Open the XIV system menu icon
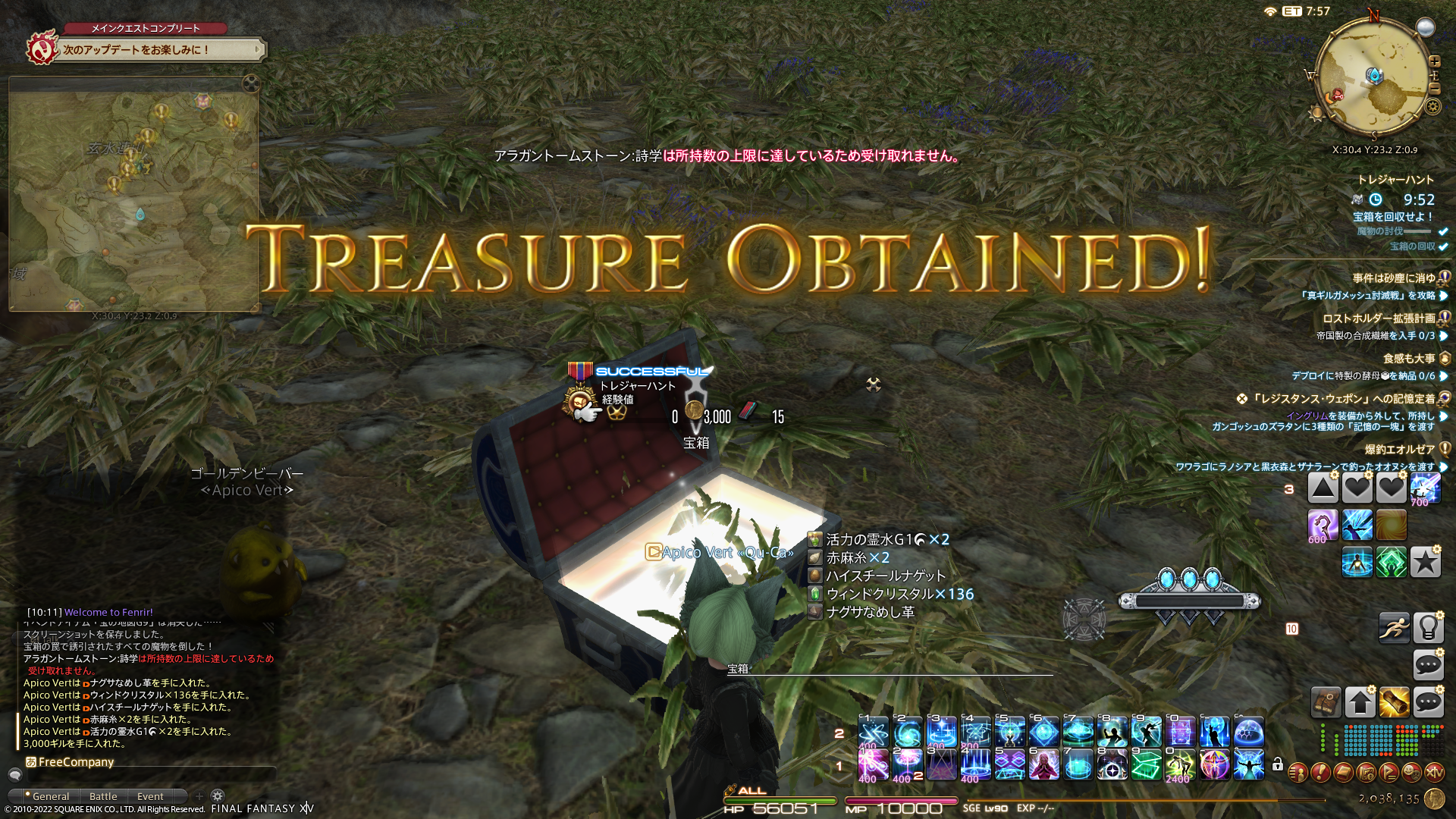Viewport: 1456px width, 819px height. click(1434, 773)
